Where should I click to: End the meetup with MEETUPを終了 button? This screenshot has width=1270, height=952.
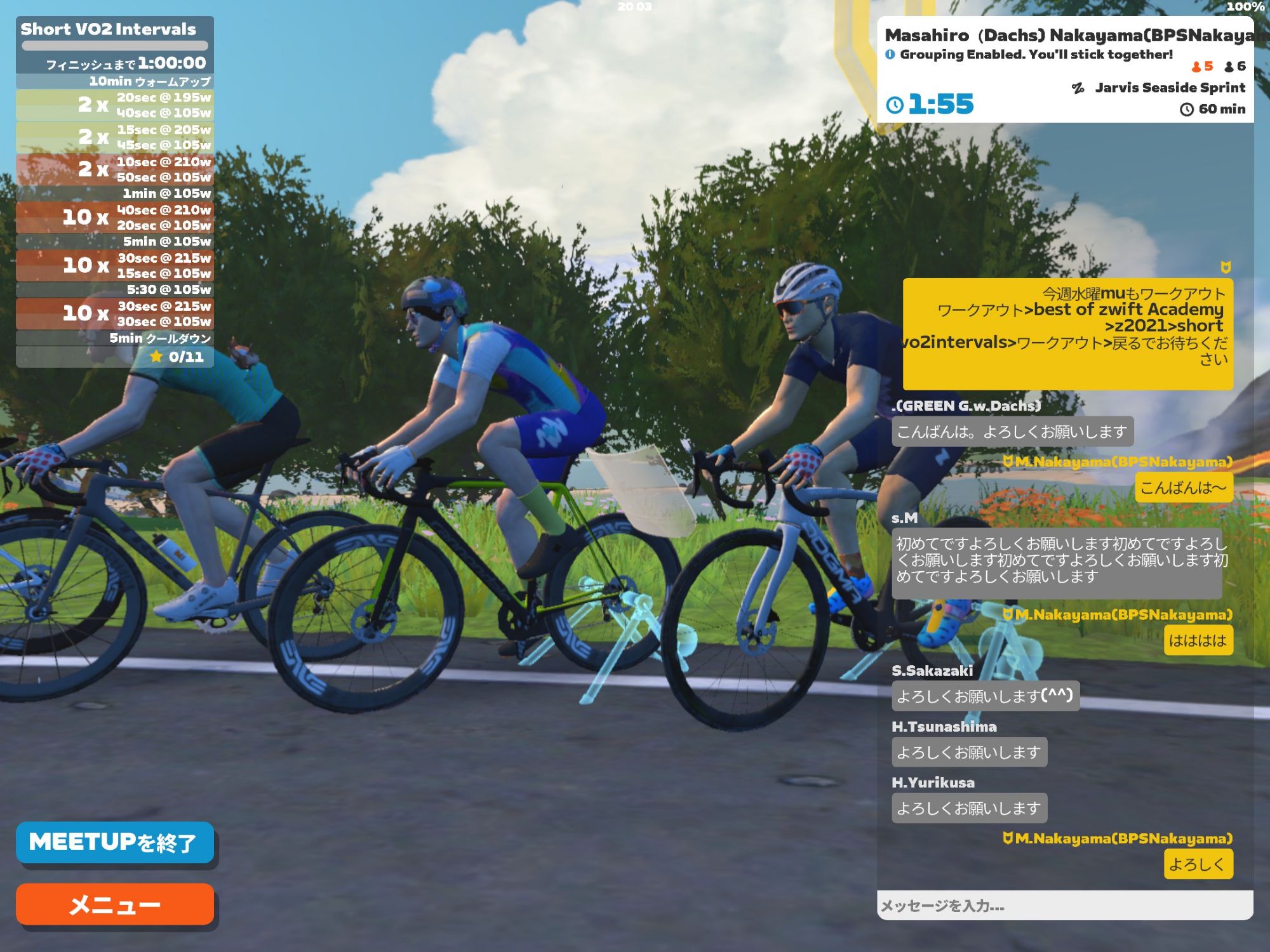coord(114,842)
